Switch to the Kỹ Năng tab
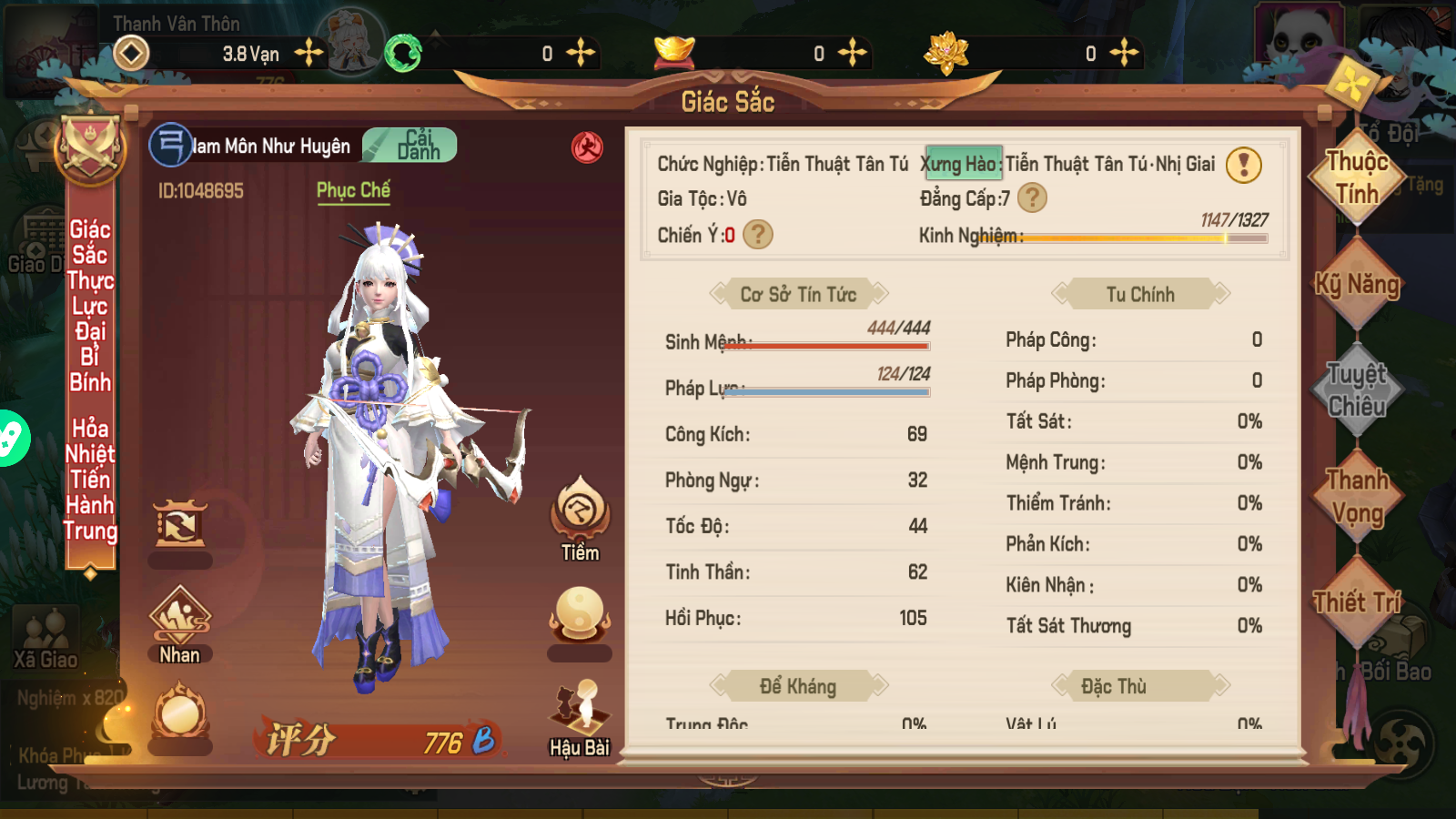The height and width of the screenshot is (819, 1456). 1356,285
